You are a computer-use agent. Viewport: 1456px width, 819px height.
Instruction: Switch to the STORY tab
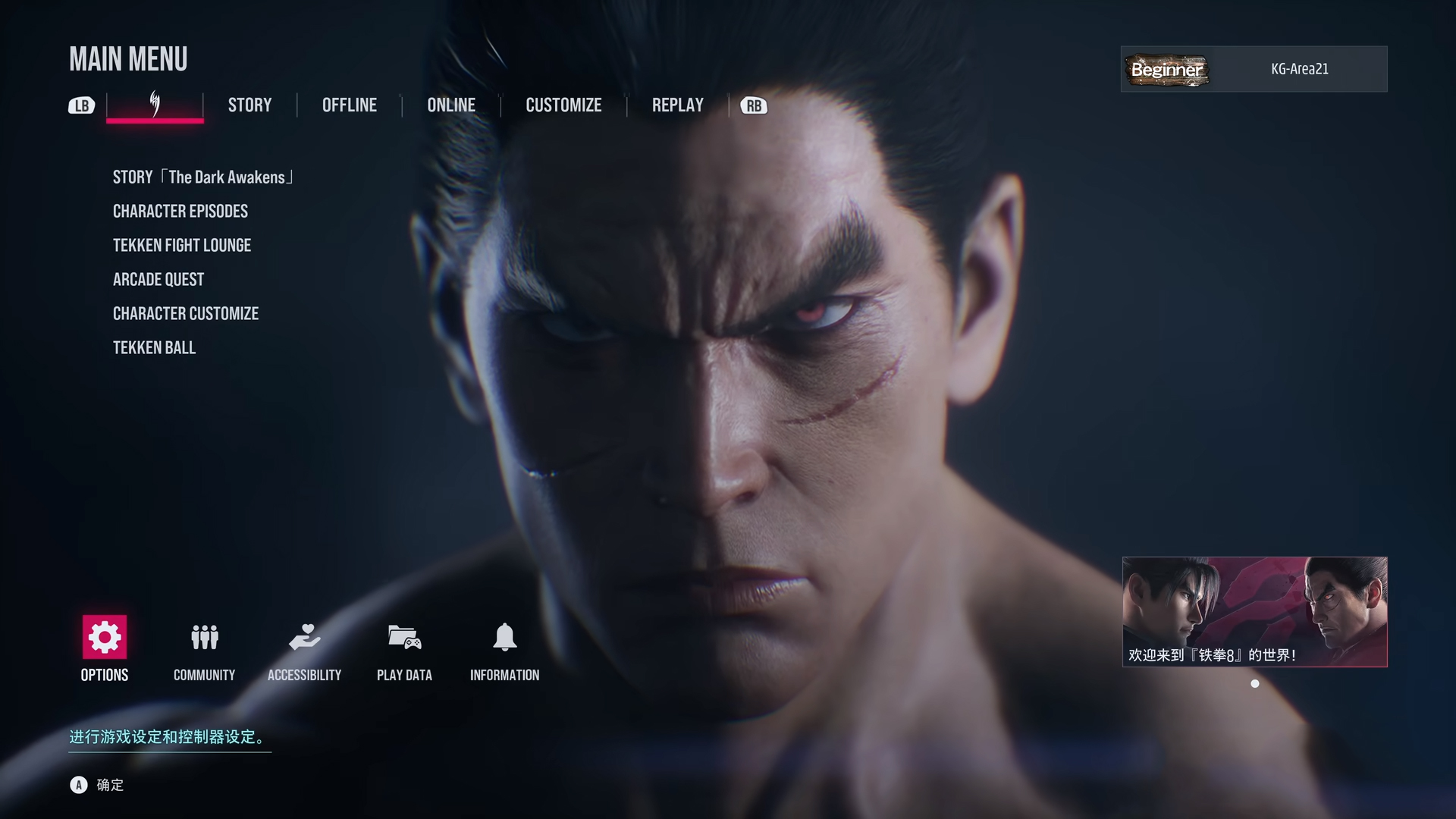click(249, 105)
